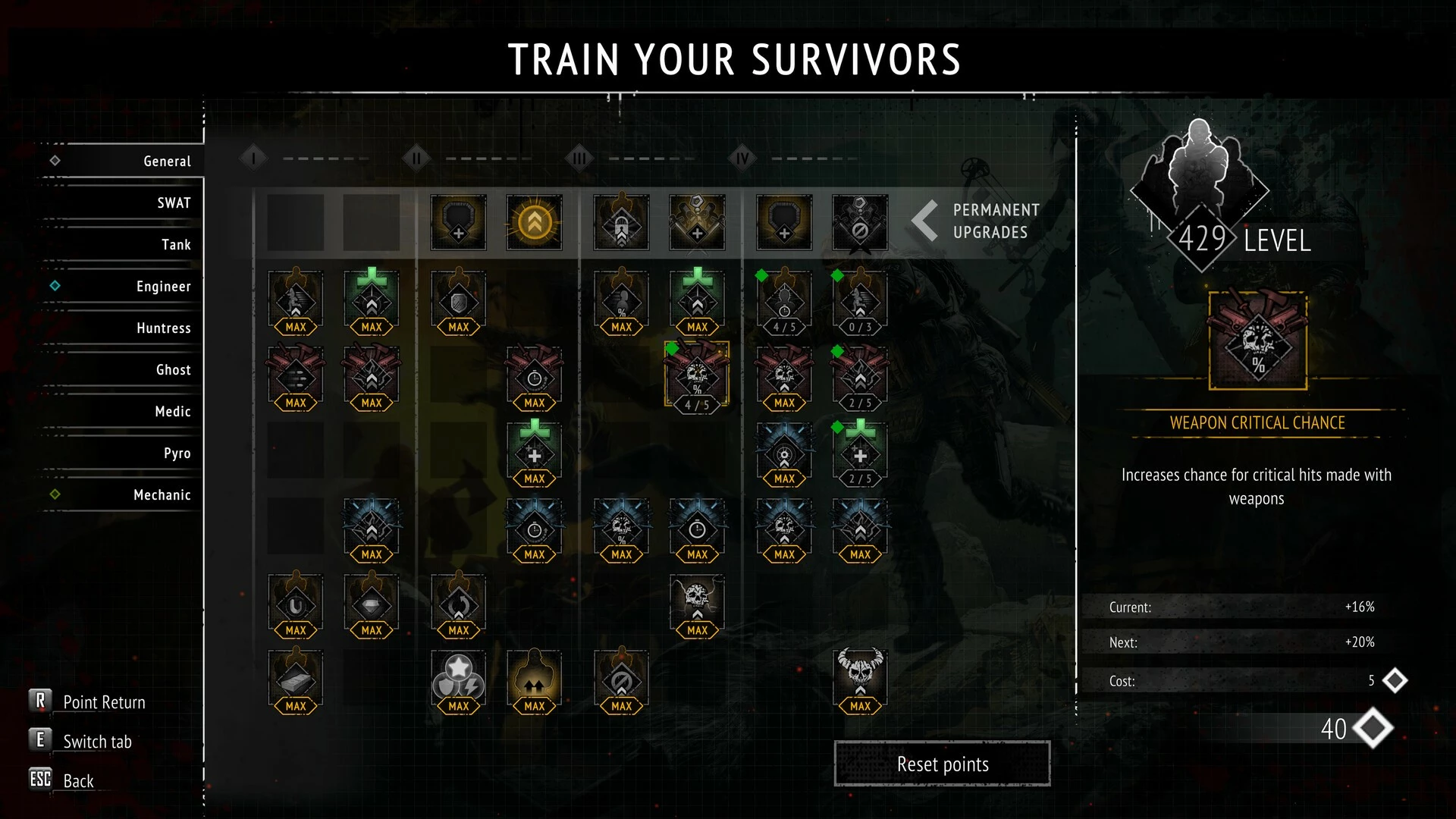Open the Mechanic class tab

[162, 495]
